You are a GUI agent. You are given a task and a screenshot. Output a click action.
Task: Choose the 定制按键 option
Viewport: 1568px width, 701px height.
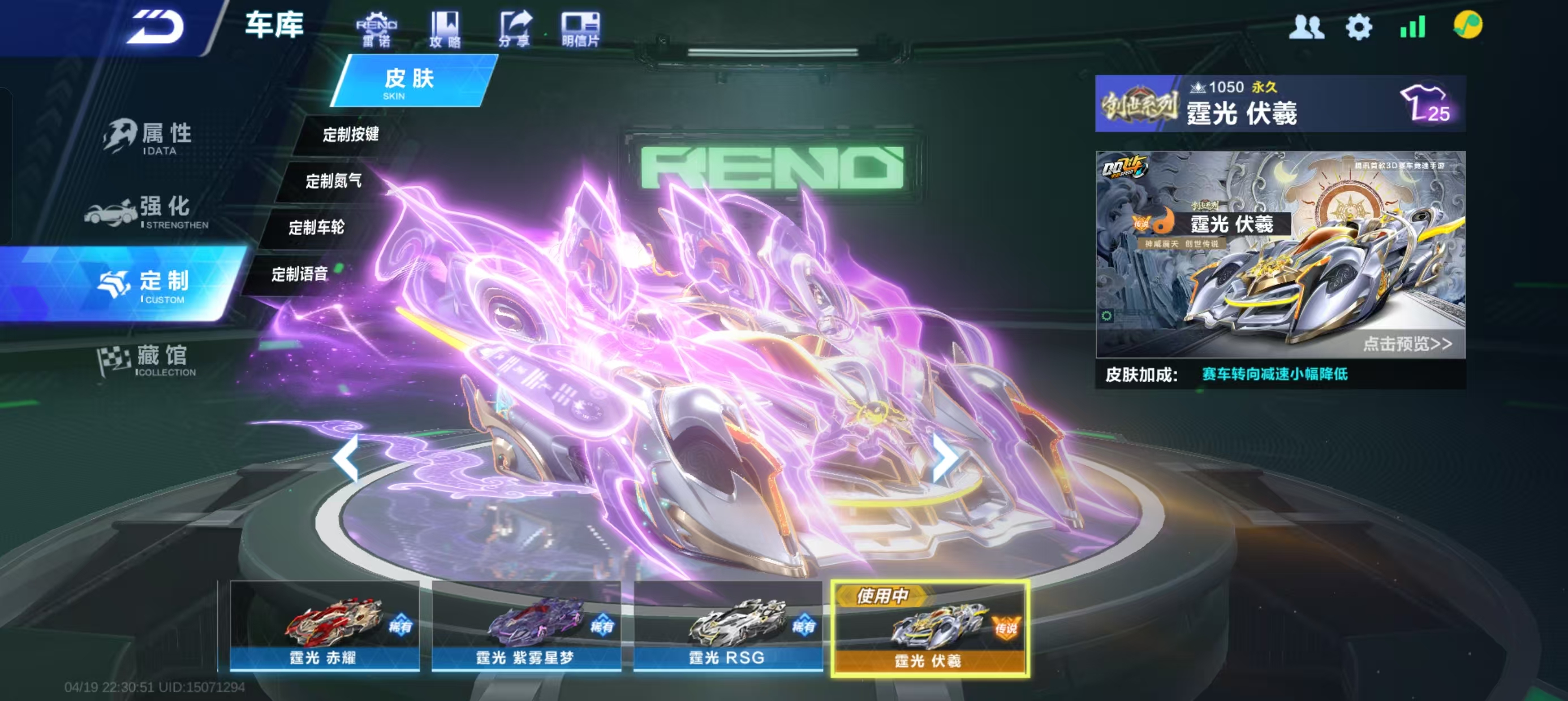tap(351, 134)
